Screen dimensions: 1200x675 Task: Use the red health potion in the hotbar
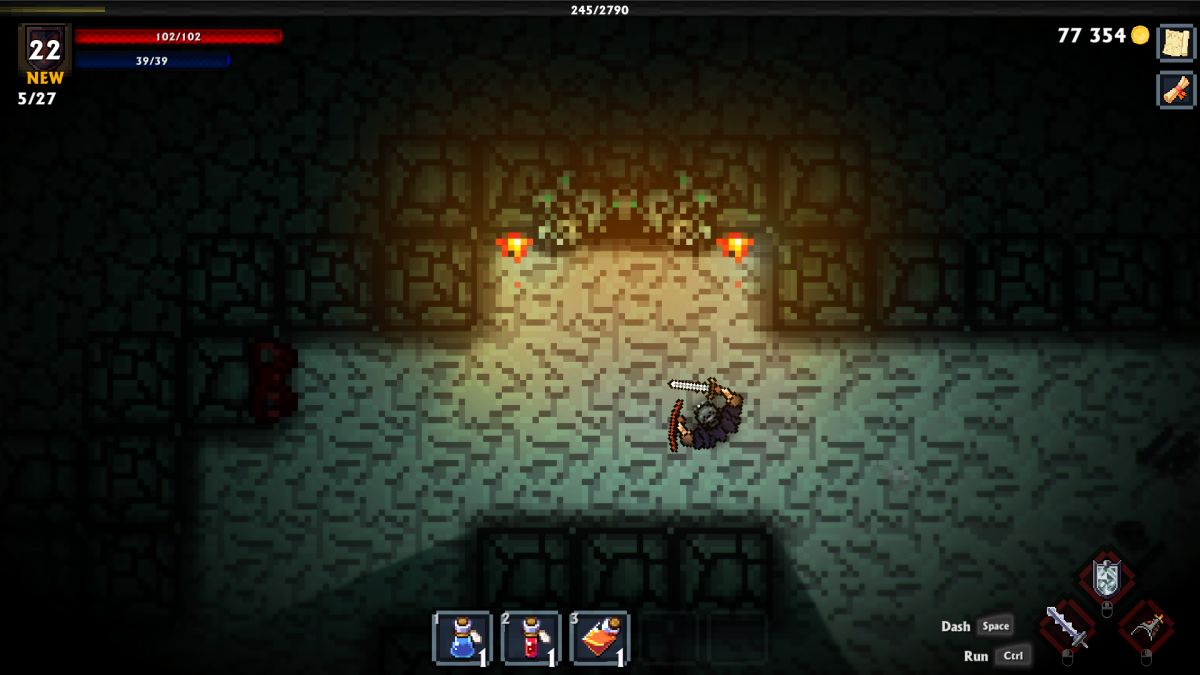[530, 638]
